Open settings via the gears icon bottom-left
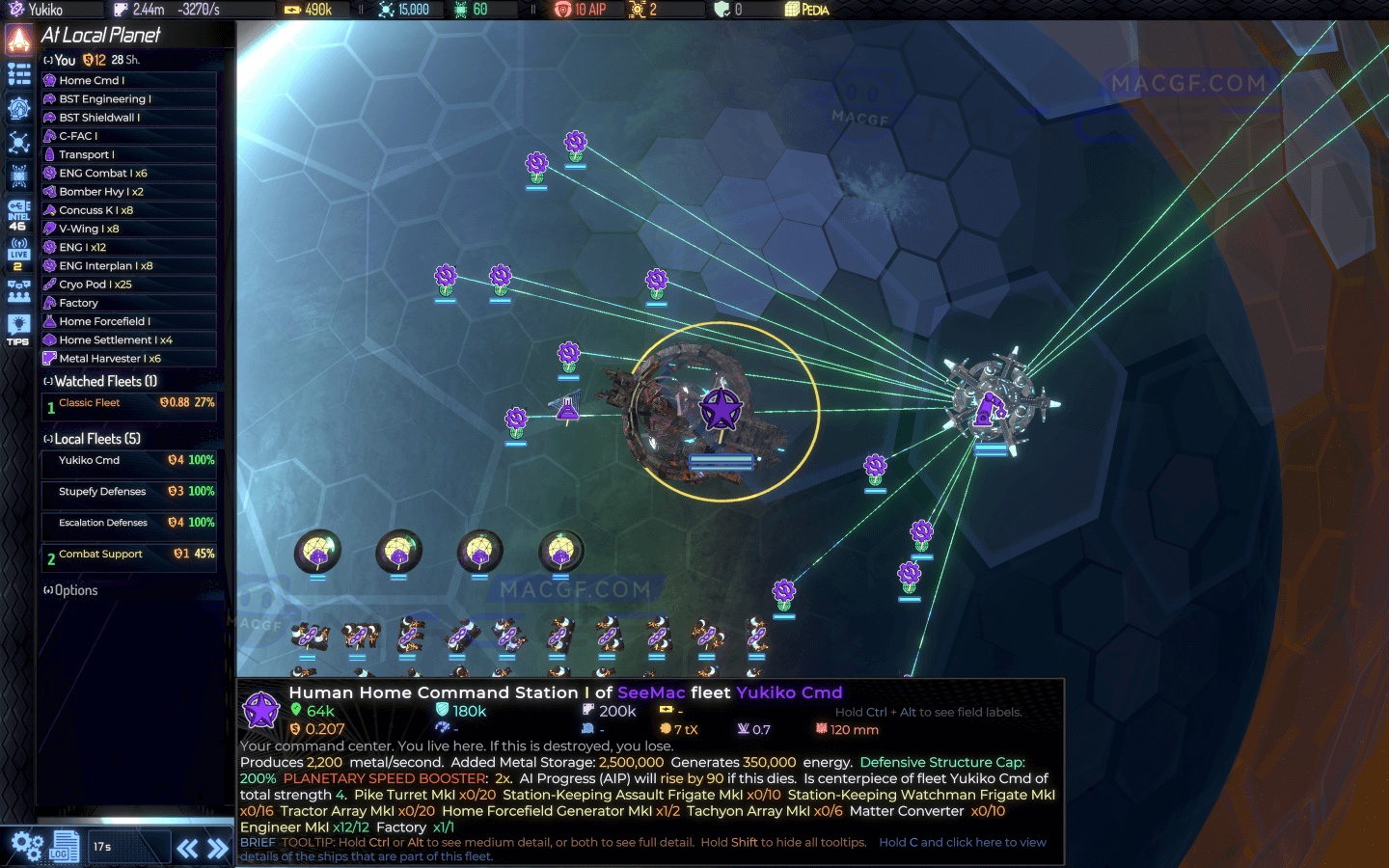This screenshot has width=1389, height=868. coord(26,845)
